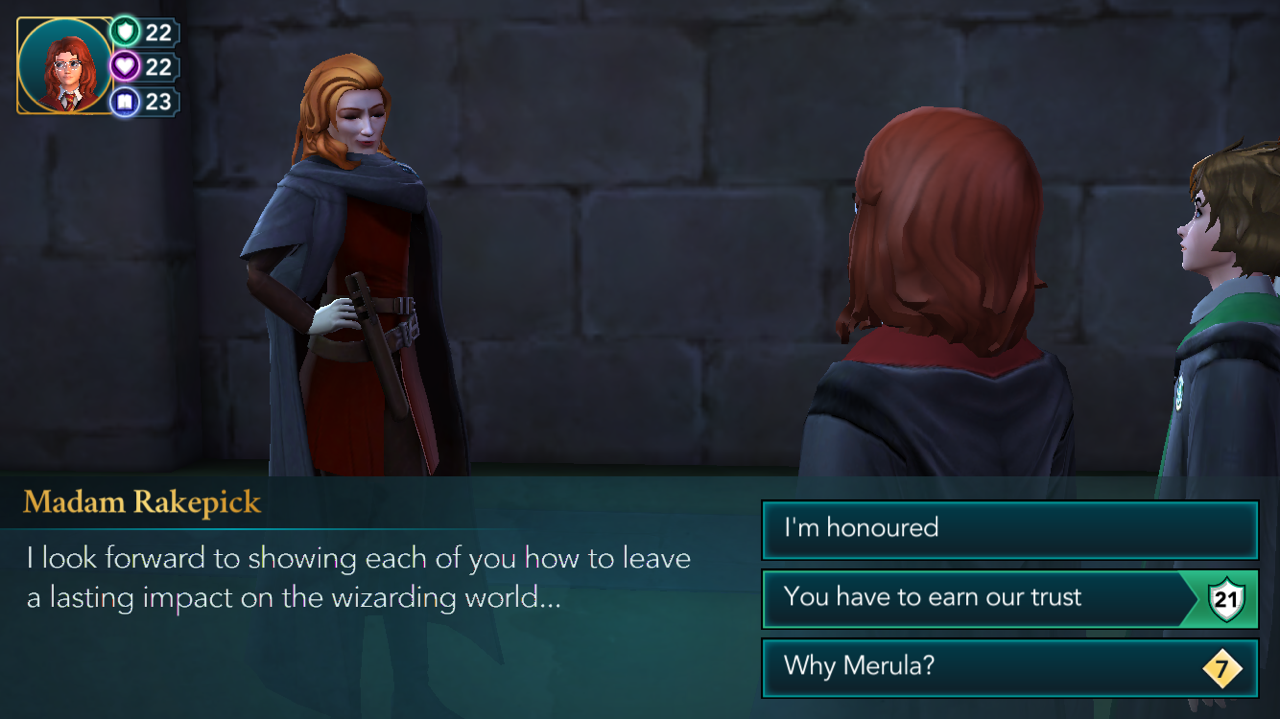Choose the "I'm honoured" reply
This screenshot has width=1280, height=719.
(x=1008, y=529)
